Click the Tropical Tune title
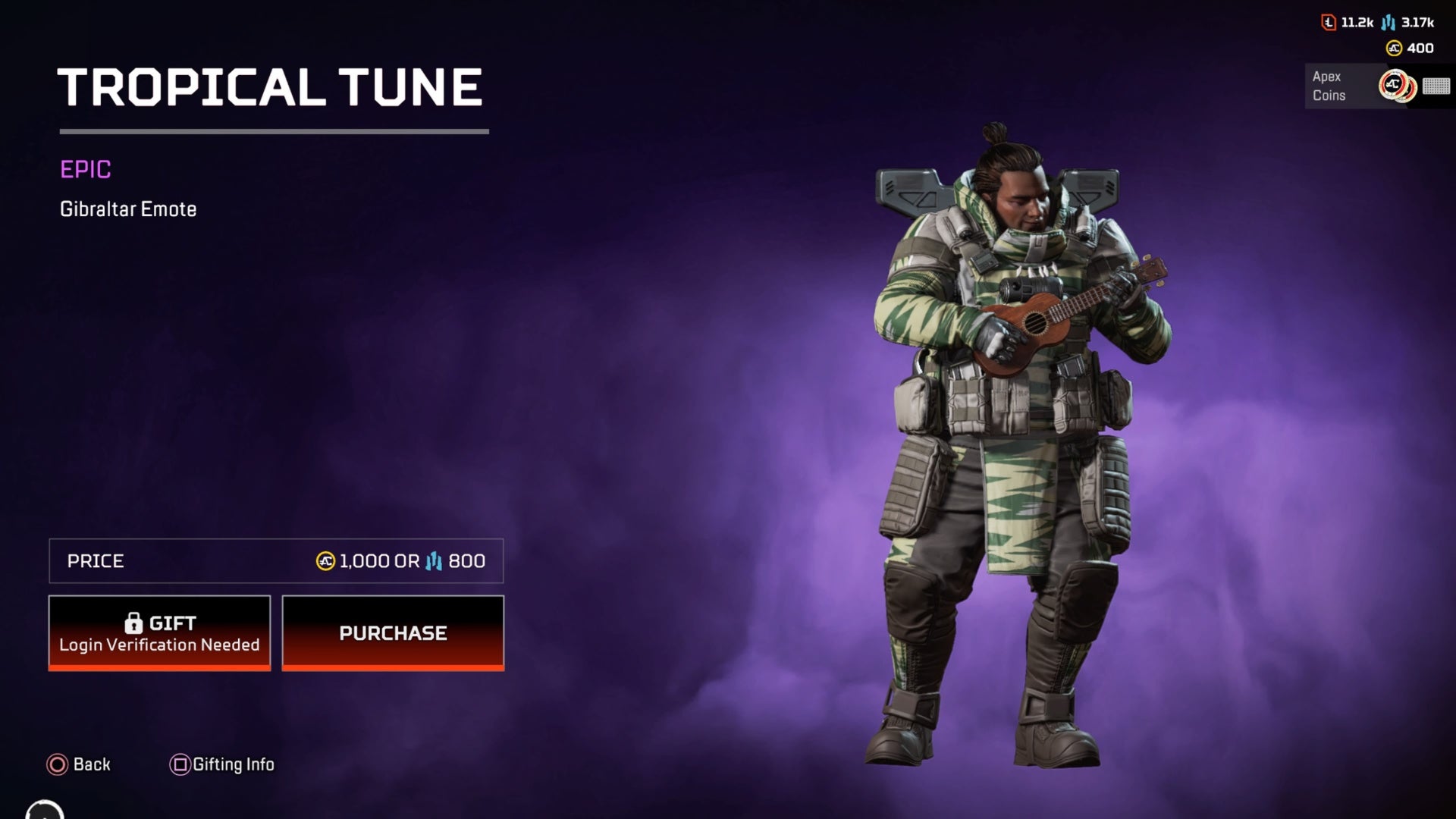 pyautogui.click(x=269, y=87)
